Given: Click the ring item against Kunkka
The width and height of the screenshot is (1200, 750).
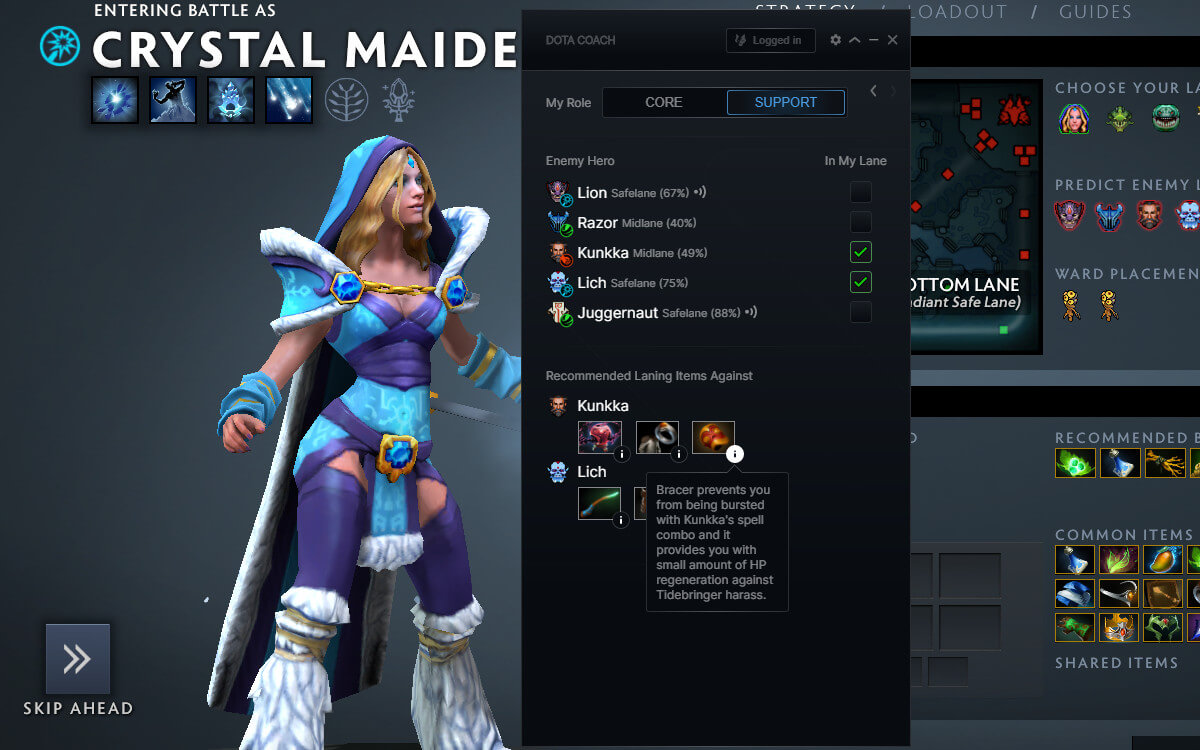Looking at the screenshot, I should coord(657,437).
